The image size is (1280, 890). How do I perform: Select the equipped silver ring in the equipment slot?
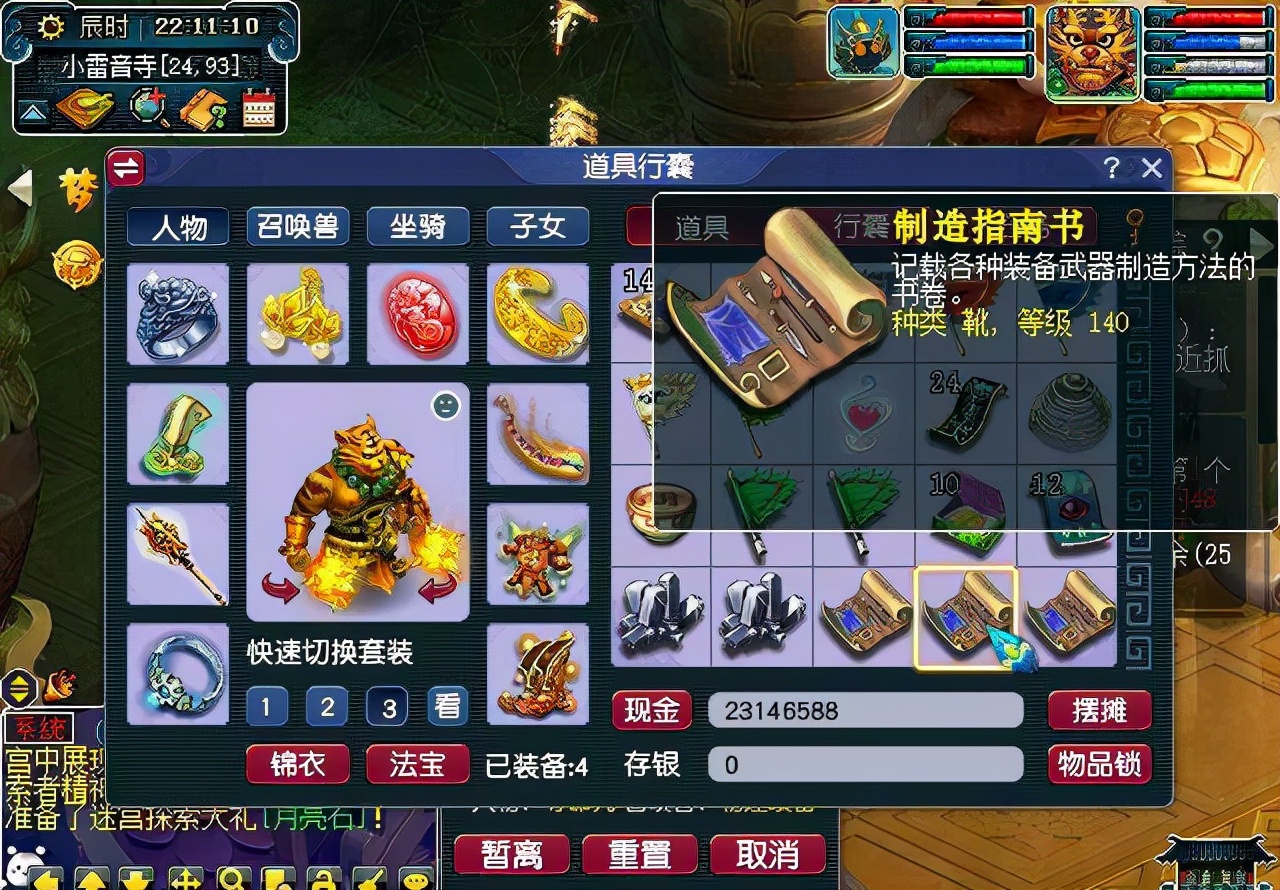point(178,315)
